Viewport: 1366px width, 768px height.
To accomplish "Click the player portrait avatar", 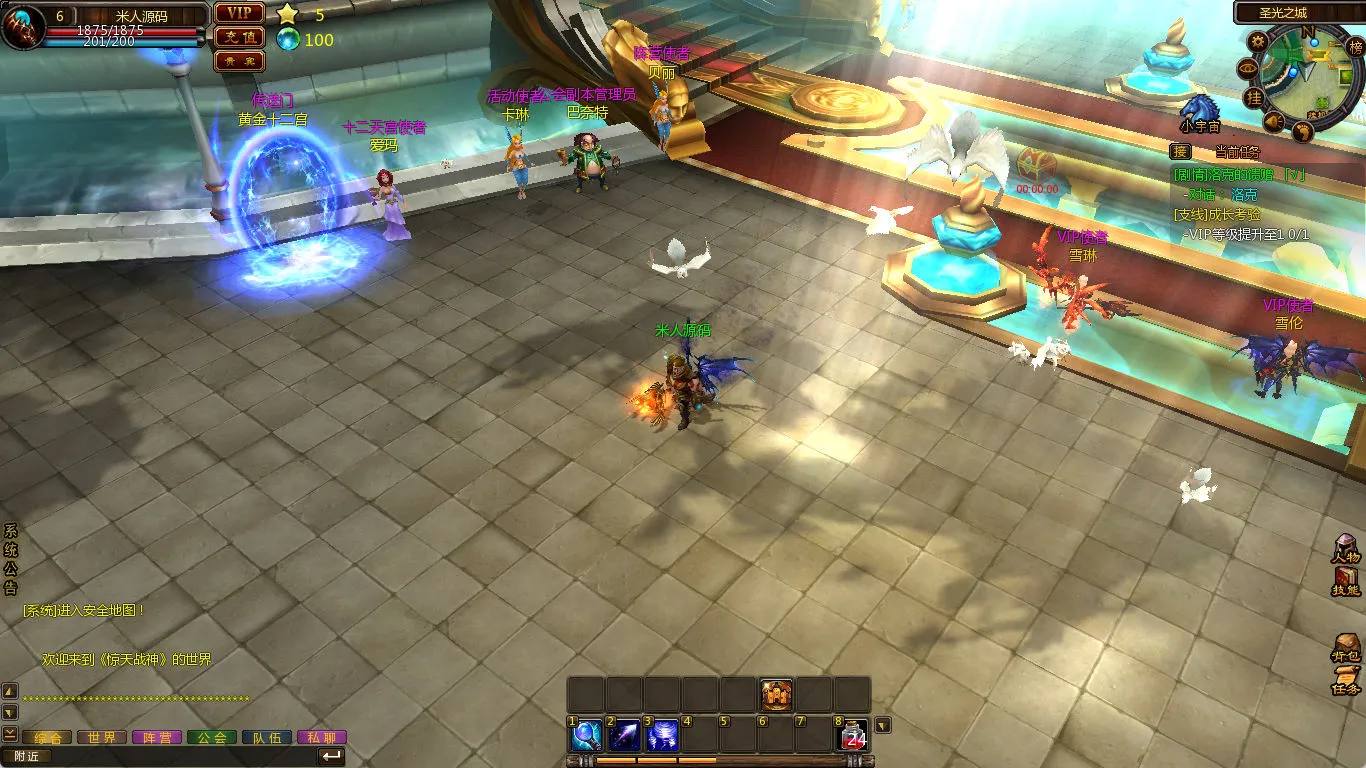I will pos(22,27).
